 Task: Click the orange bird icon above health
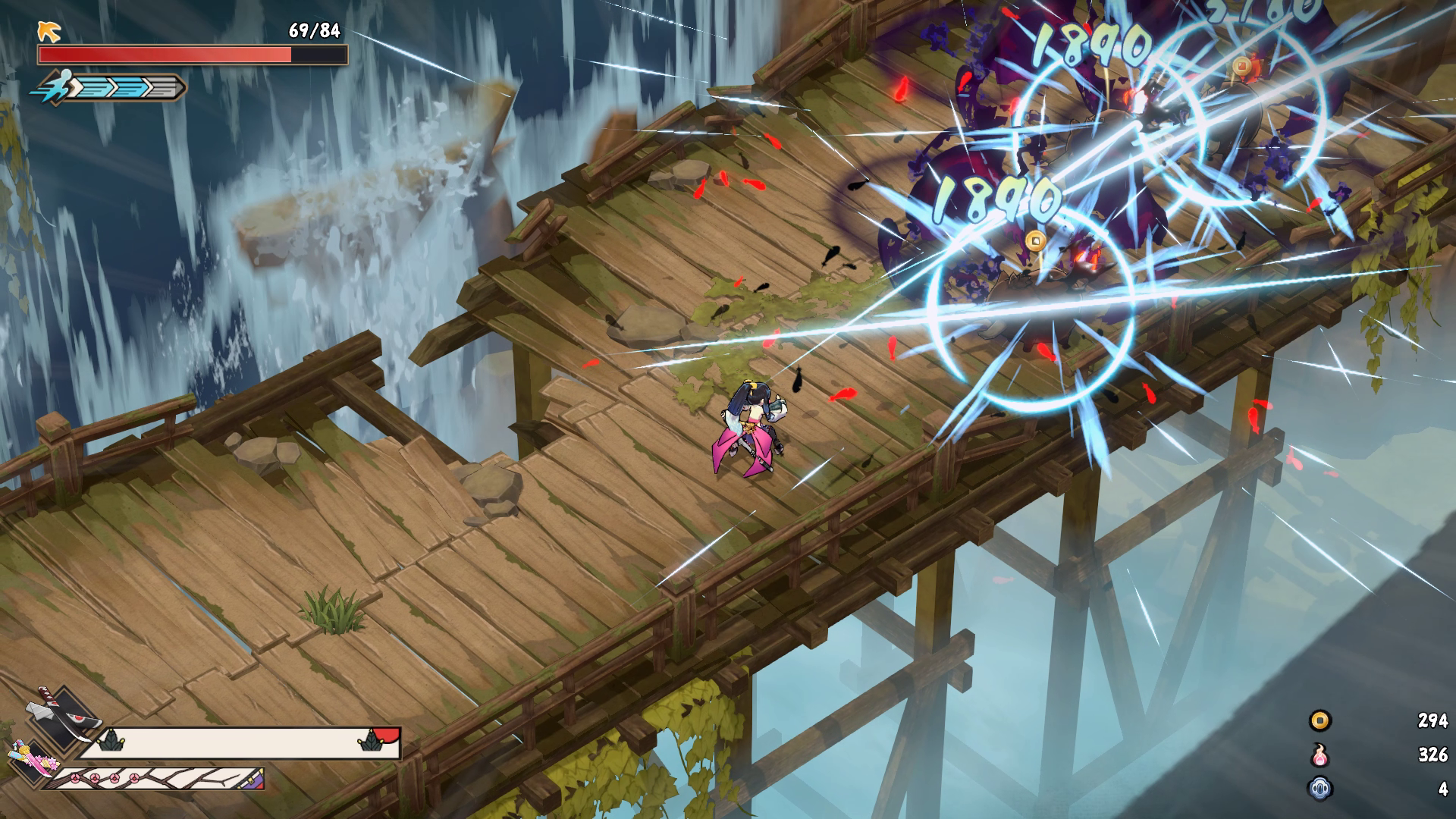pos(50,31)
